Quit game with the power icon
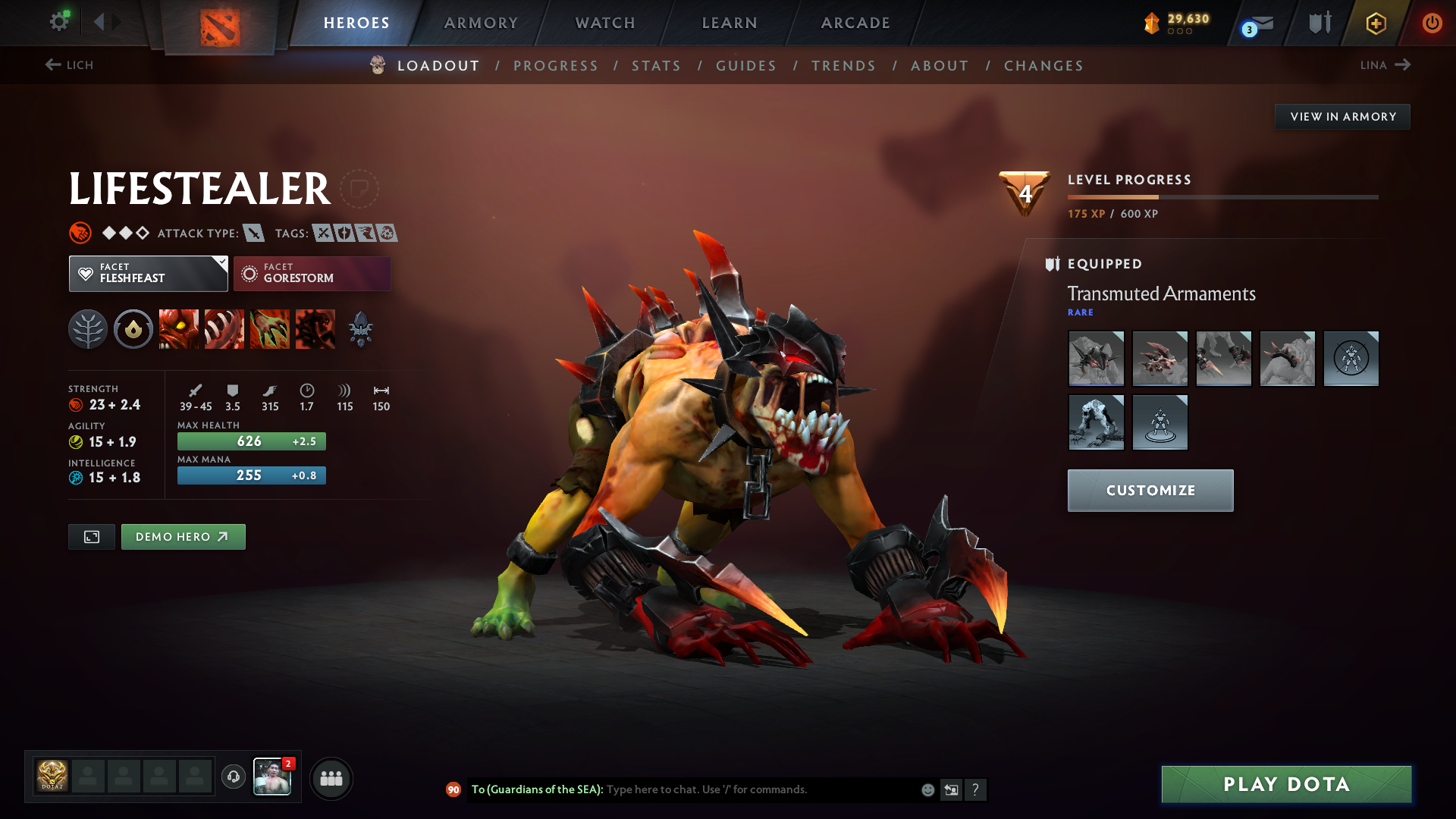Viewport: 1456px width, 819px height. pos(1432,23)
